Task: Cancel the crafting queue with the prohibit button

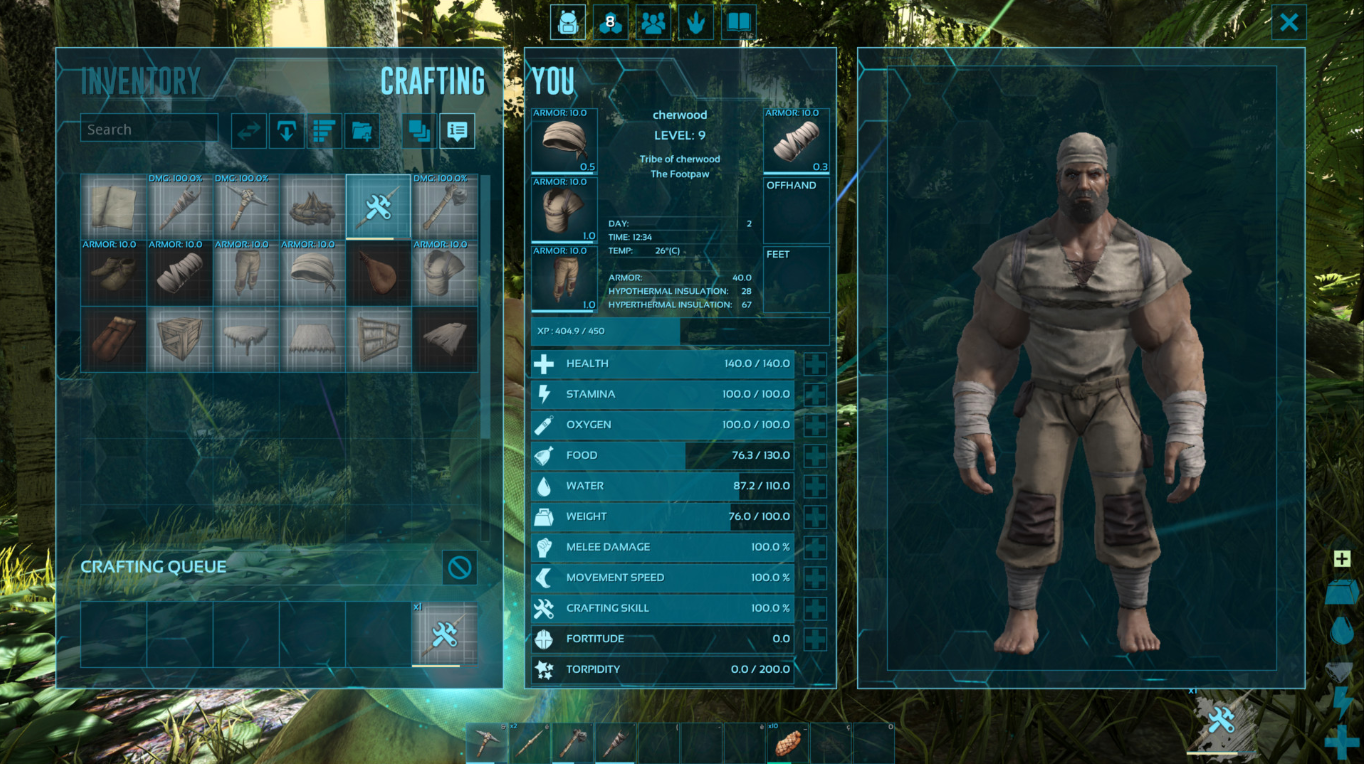Action: (459, 568)
